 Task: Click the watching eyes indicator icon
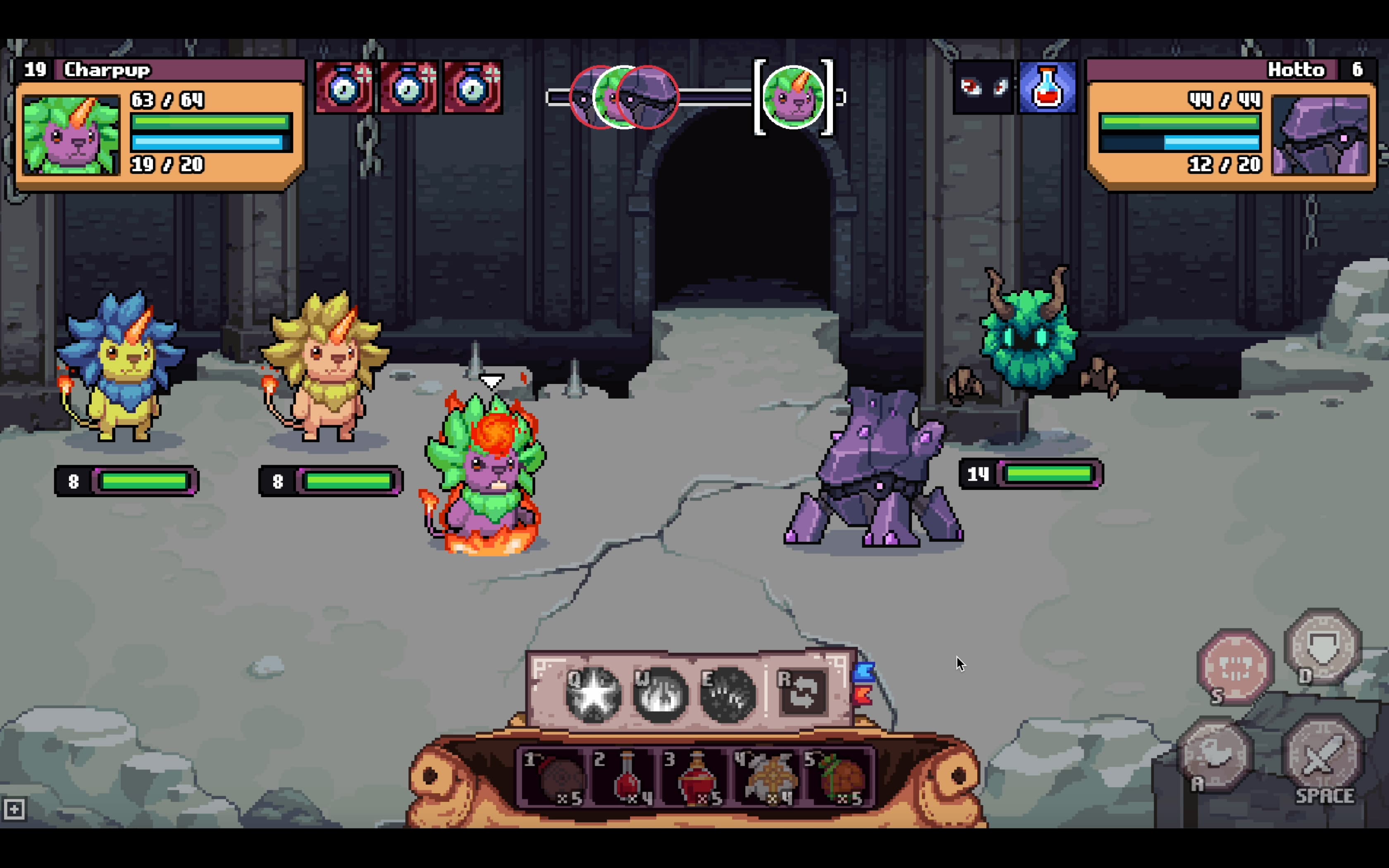[x=983, y=87]
